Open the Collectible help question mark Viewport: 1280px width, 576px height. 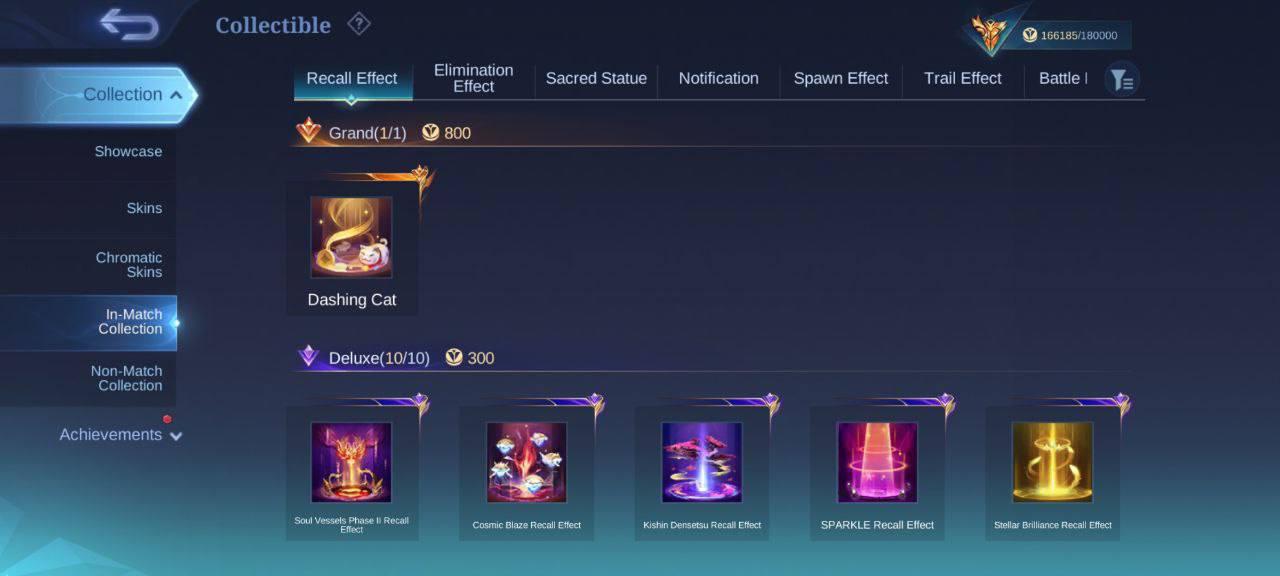click(x=358, y=24)
